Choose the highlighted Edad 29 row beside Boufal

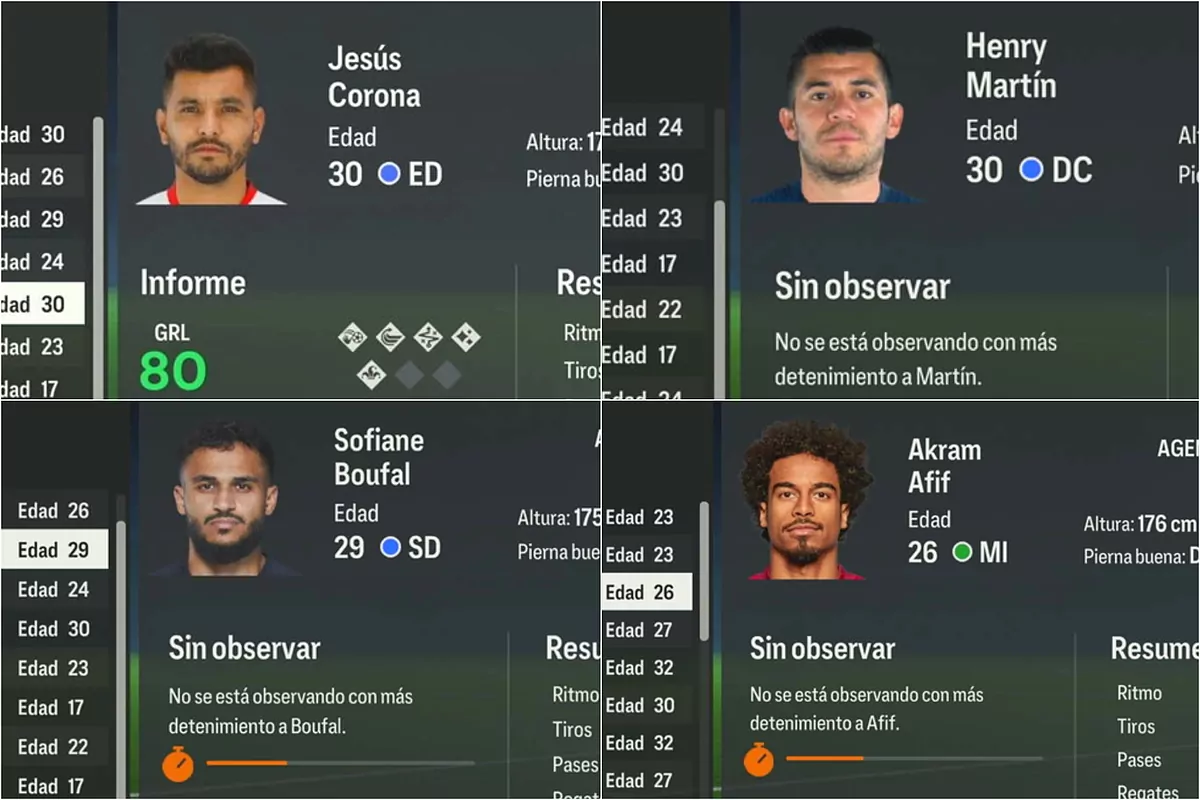pyautogui.click(x=54, y=549)
